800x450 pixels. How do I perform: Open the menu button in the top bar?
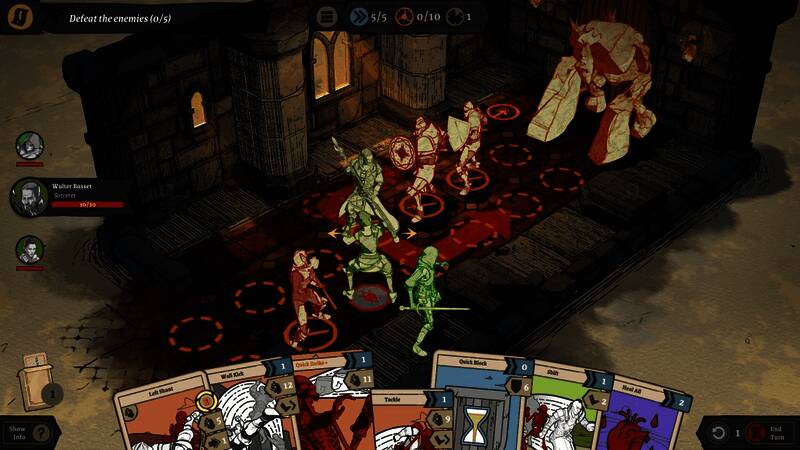click(327, 16)
